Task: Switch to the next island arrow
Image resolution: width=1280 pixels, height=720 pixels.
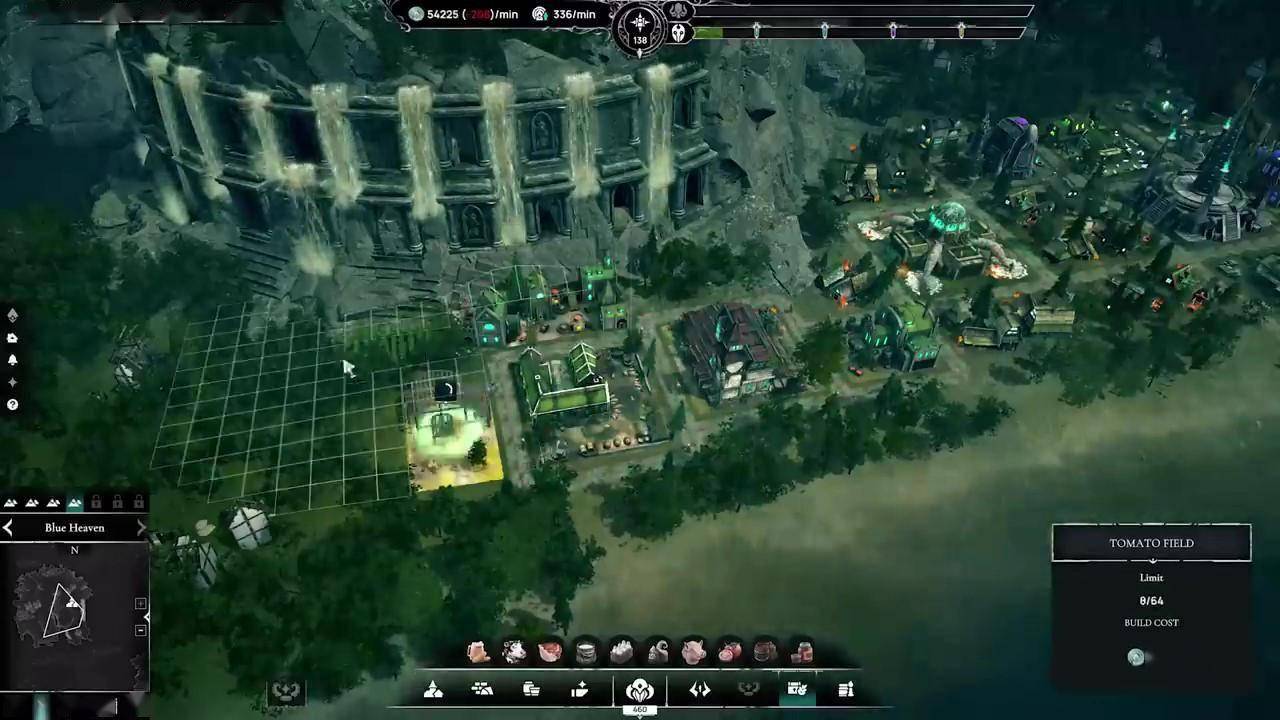Action: [141, 527]
